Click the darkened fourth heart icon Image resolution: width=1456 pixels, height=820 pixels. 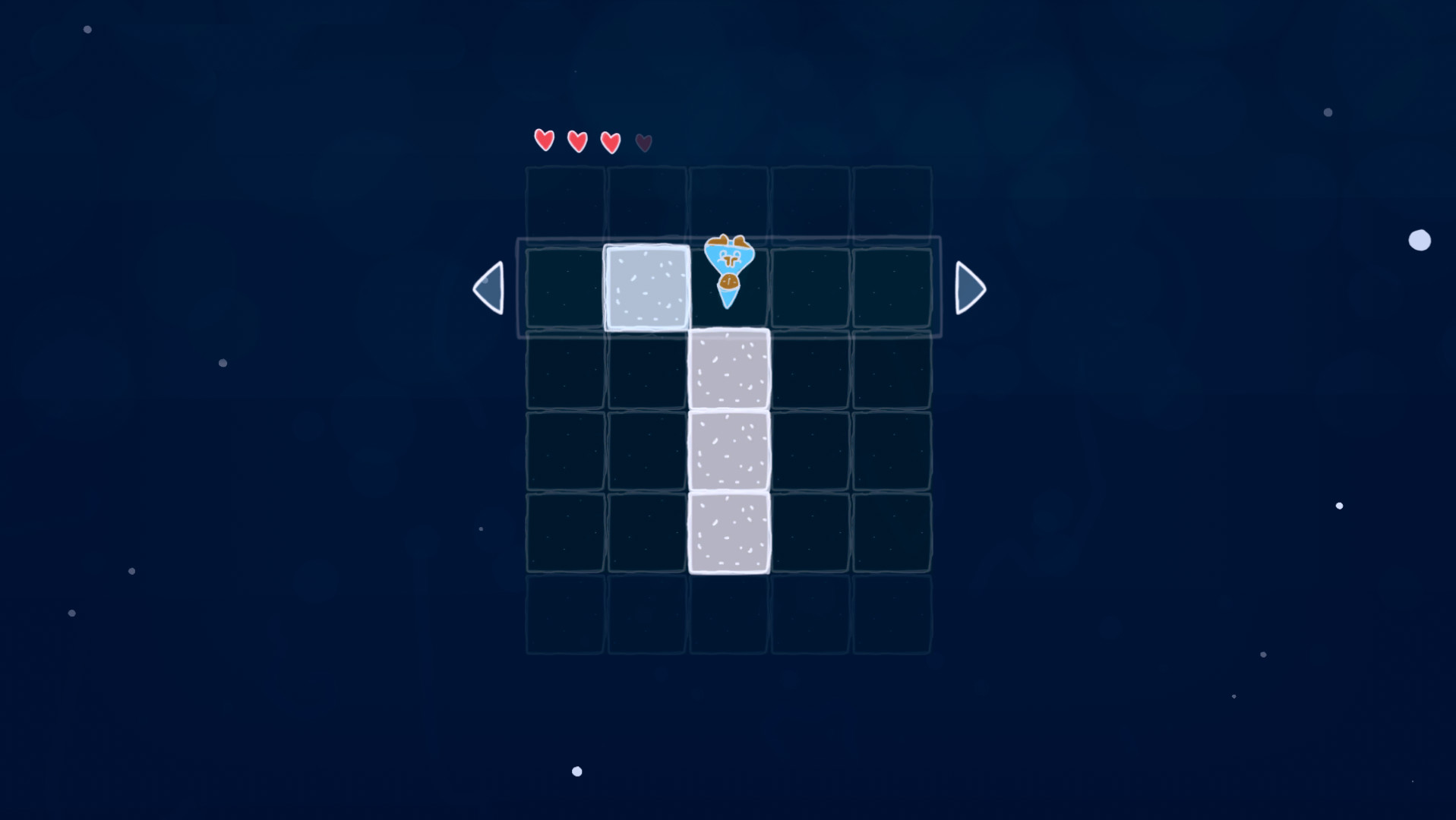point(643,141)
